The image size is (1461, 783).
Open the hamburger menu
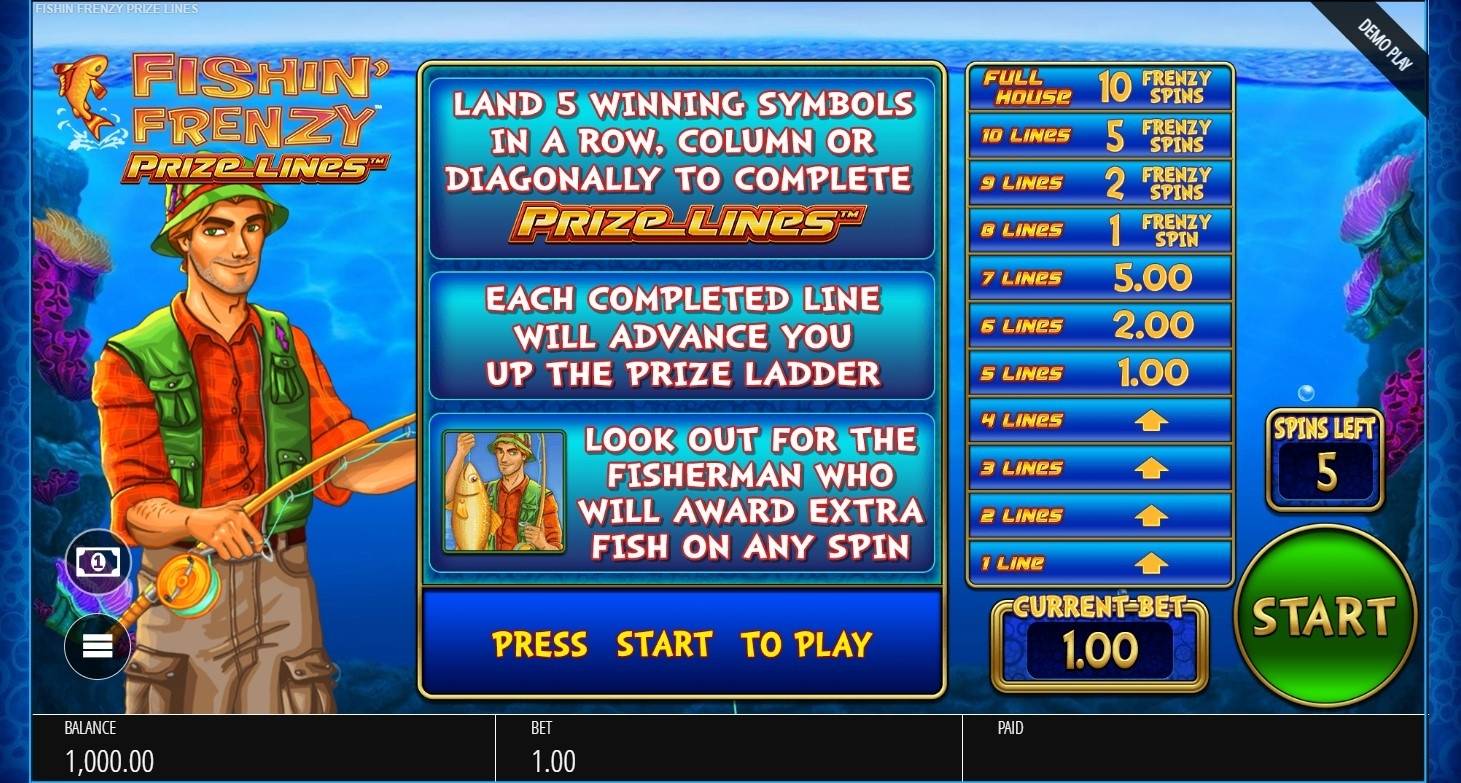point(97,646)
